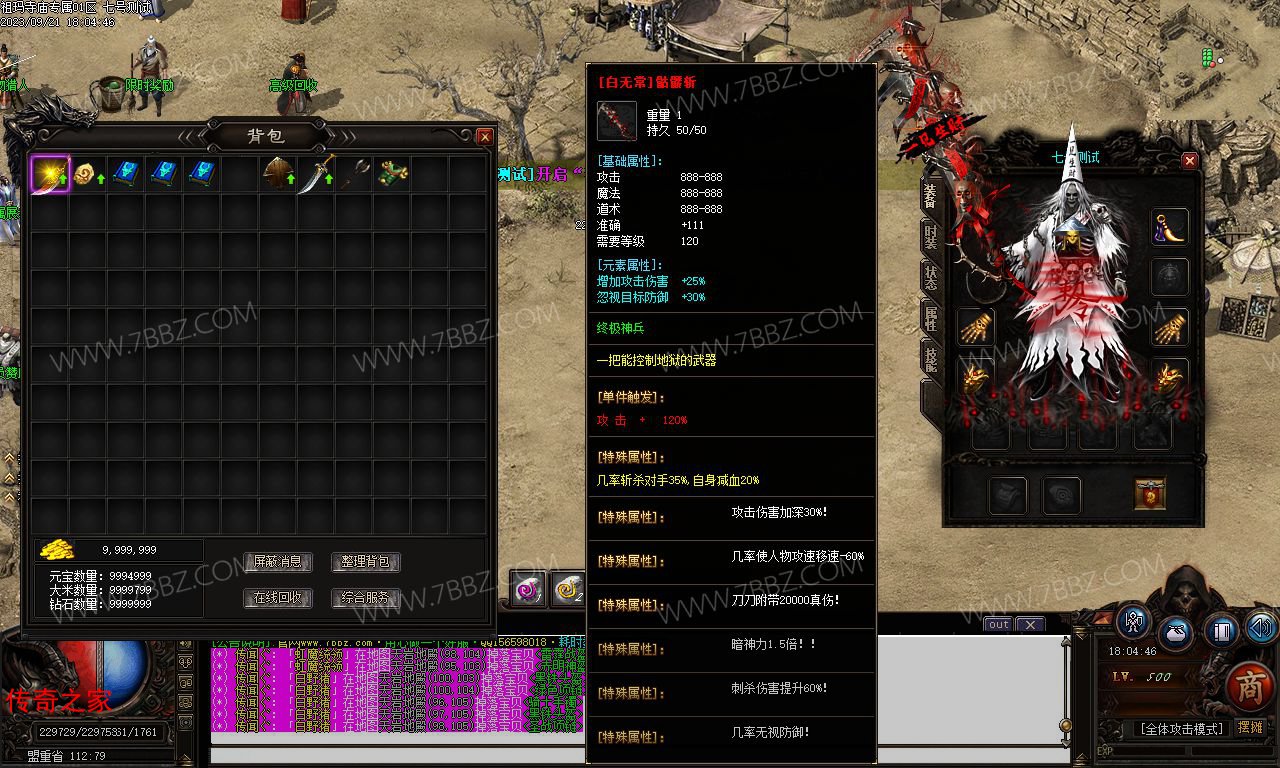The image size is (1280, 768).
Task: Click the 屏蔽消息 button
Action: 278,562
